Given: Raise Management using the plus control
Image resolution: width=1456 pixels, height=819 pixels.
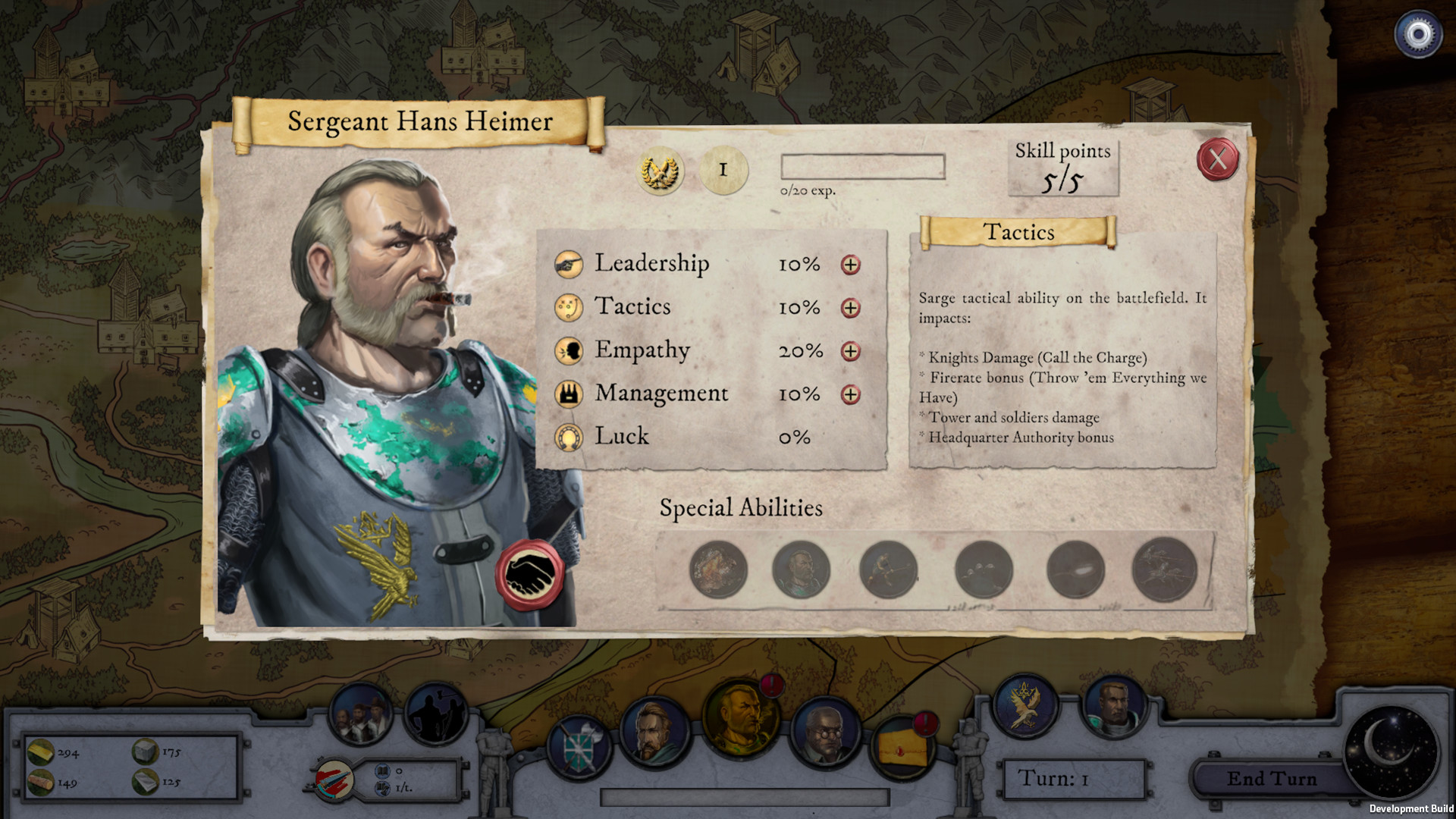Looking at the screenshot, I should point(850,394).
